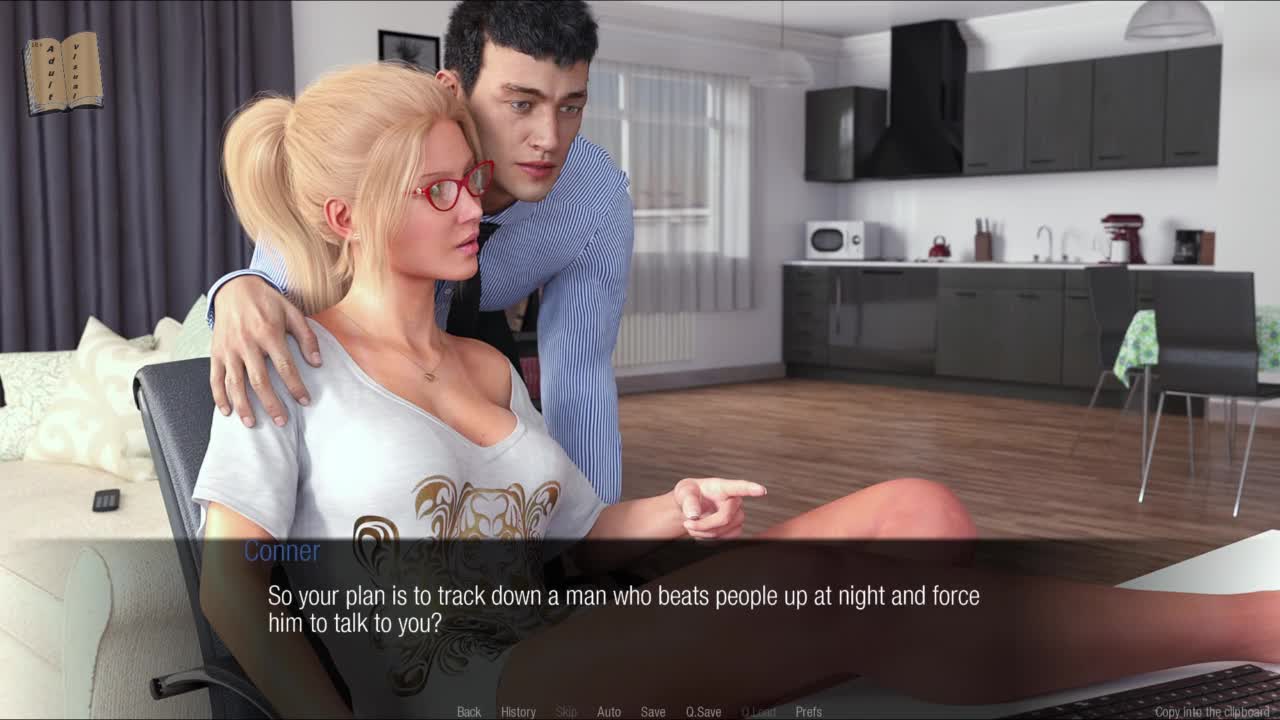
Task: Open the dialogue History log
Action: pos(518,712)
